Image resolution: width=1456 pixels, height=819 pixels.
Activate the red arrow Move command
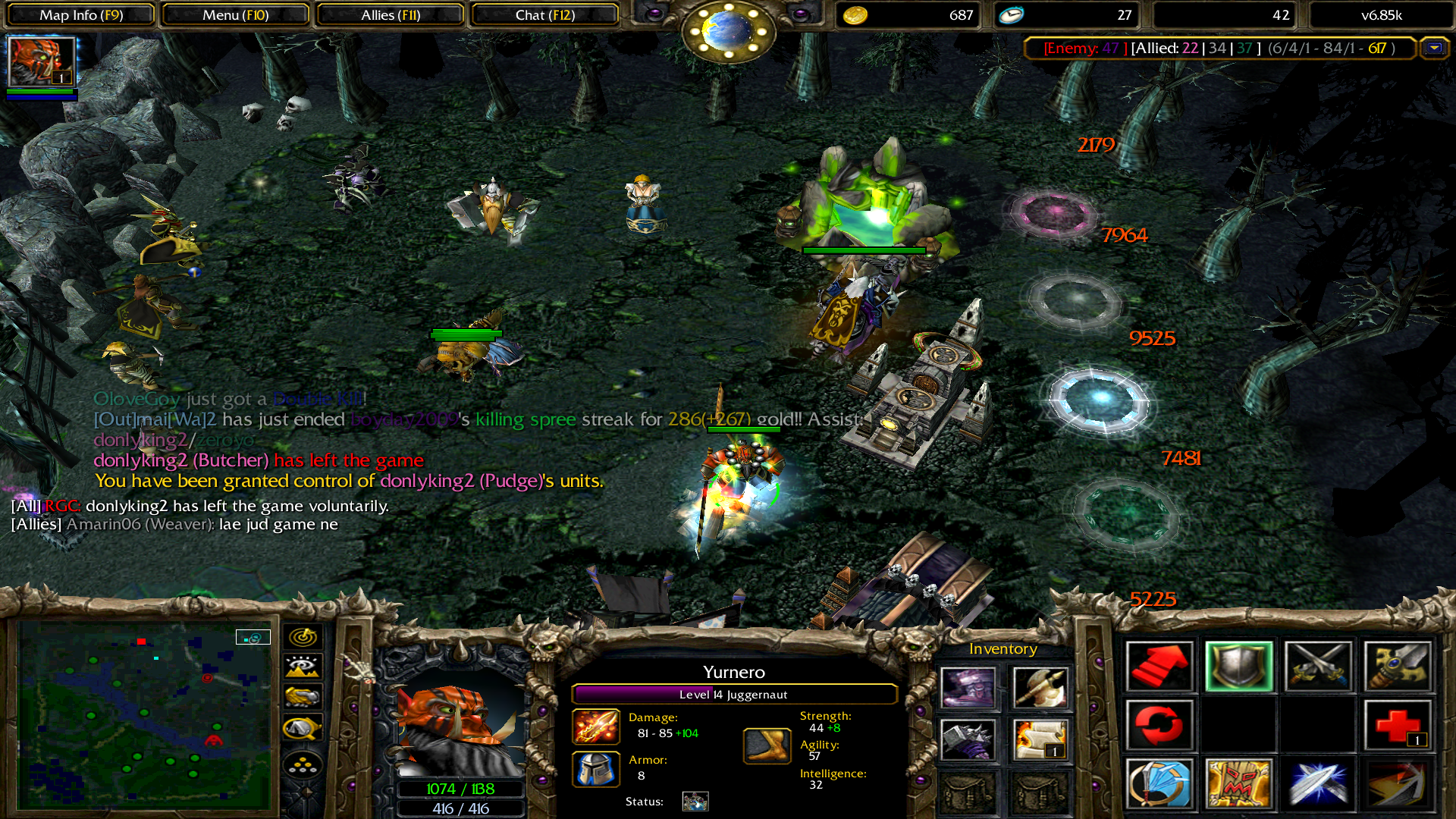(x=1159, y=667)
